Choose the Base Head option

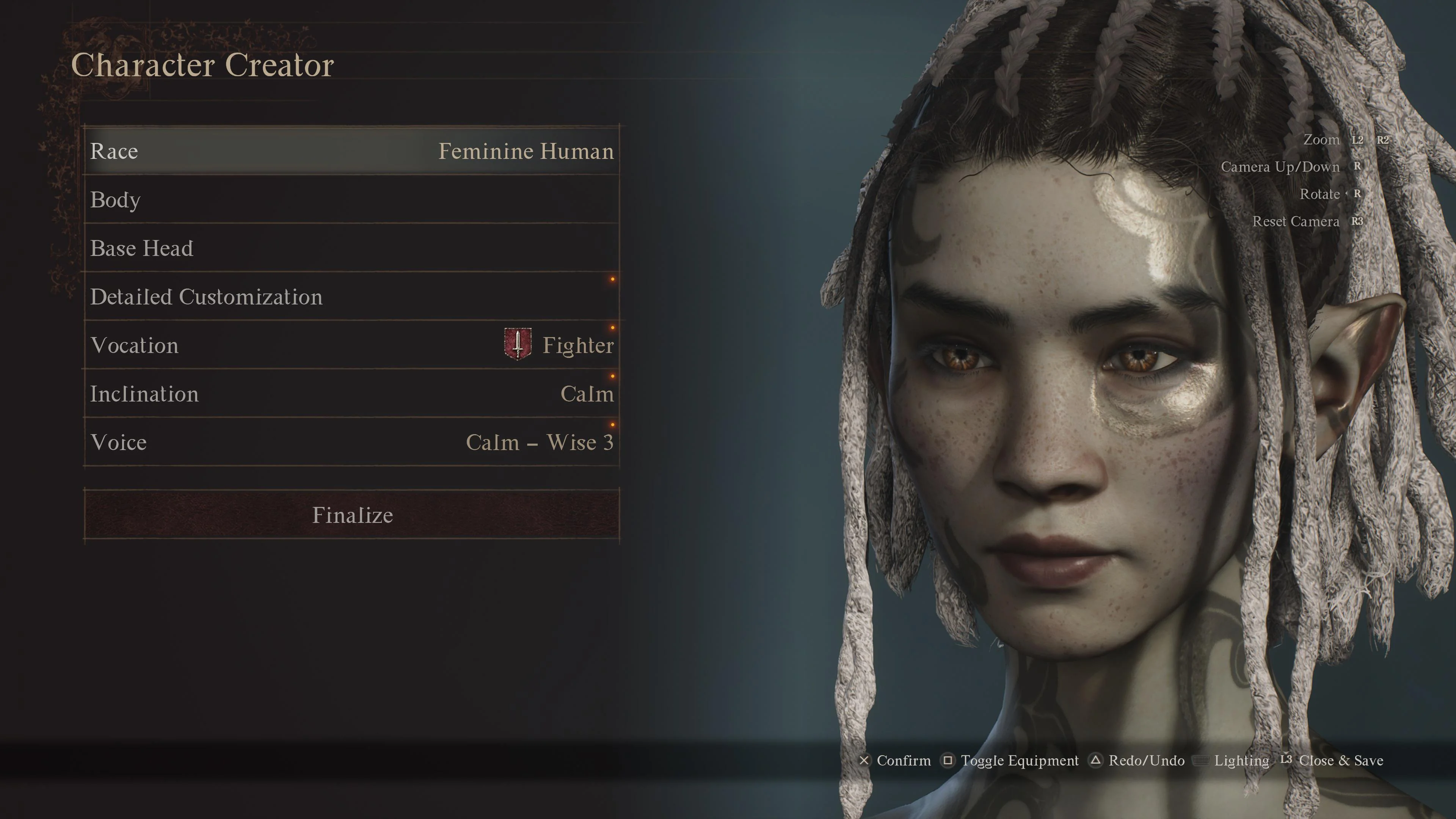(x=351, y=248)
